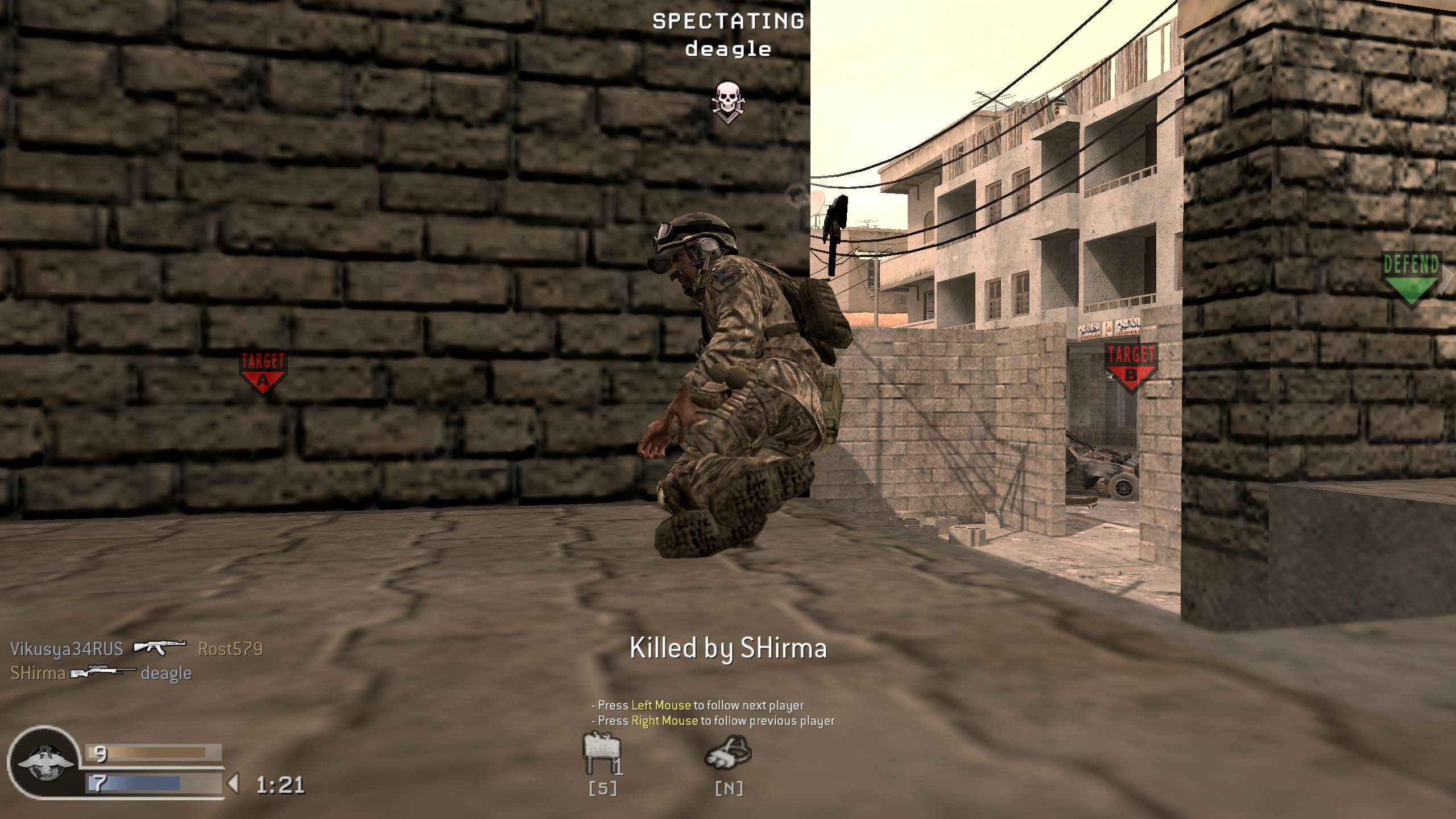Screen dimensions: 1456x819
Task: Toggle spectating target by clicking the deagle name
Action: pos(727,50)
